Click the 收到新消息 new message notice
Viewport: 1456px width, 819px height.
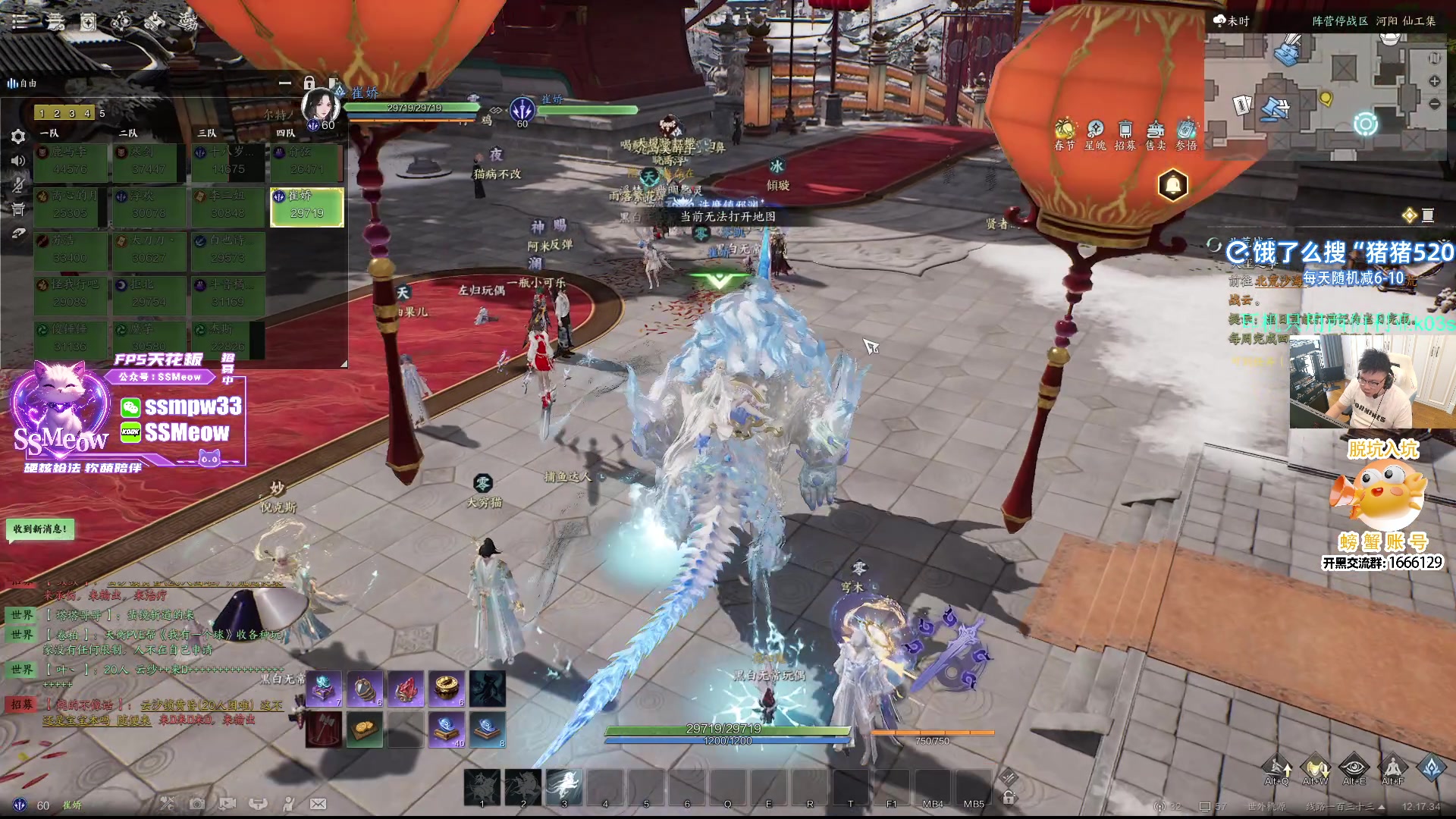(x=40, y=529)
